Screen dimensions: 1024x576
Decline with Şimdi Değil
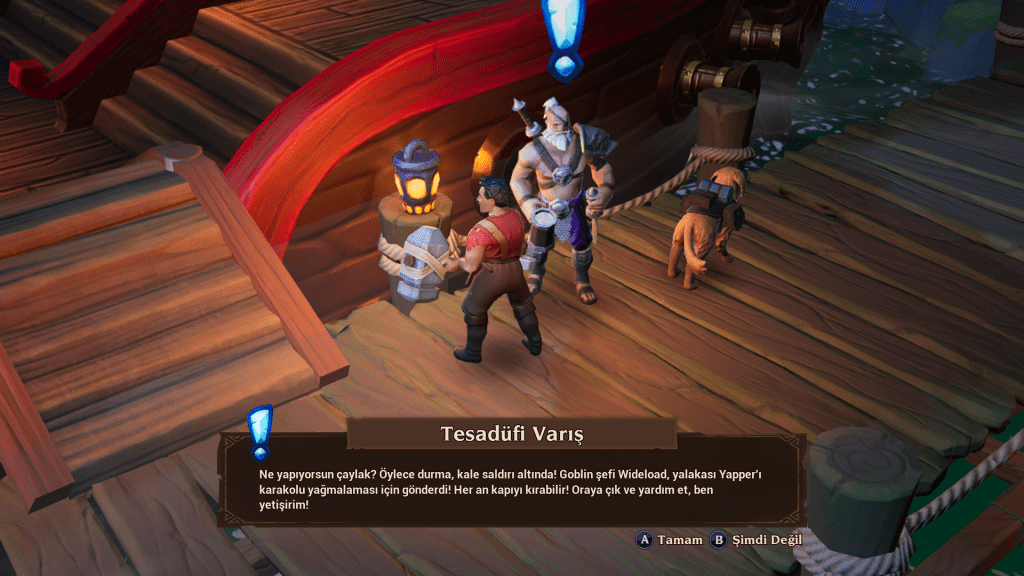pos(756,540)
